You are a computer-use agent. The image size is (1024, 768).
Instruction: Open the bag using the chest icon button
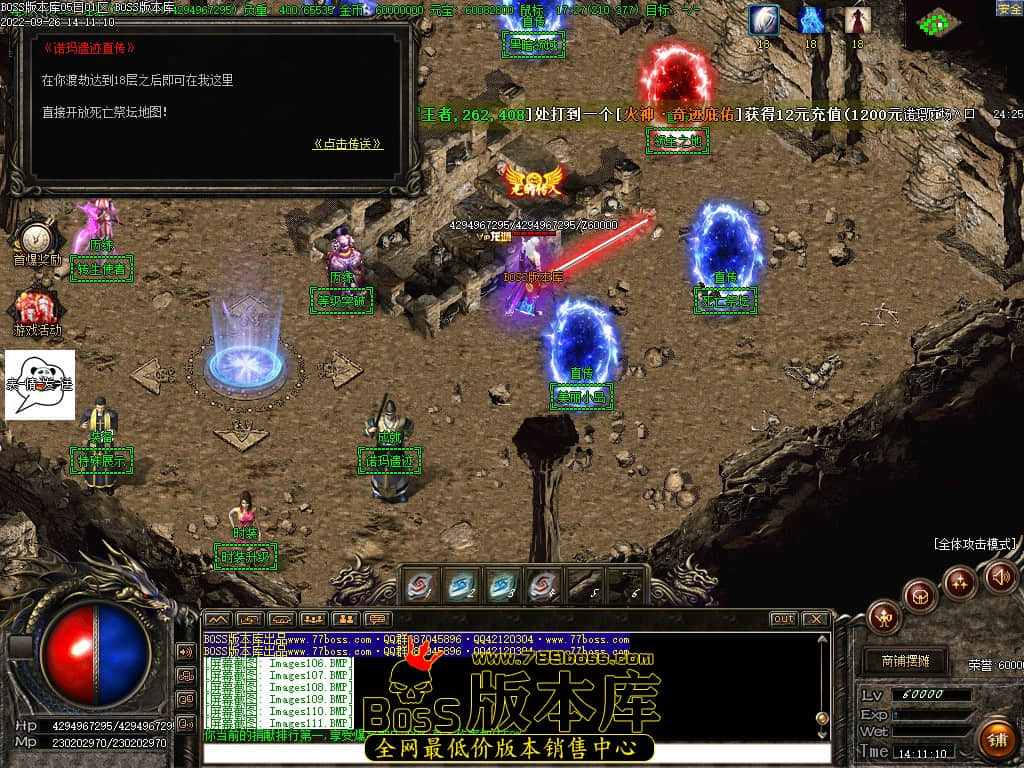tap(920, 596)
